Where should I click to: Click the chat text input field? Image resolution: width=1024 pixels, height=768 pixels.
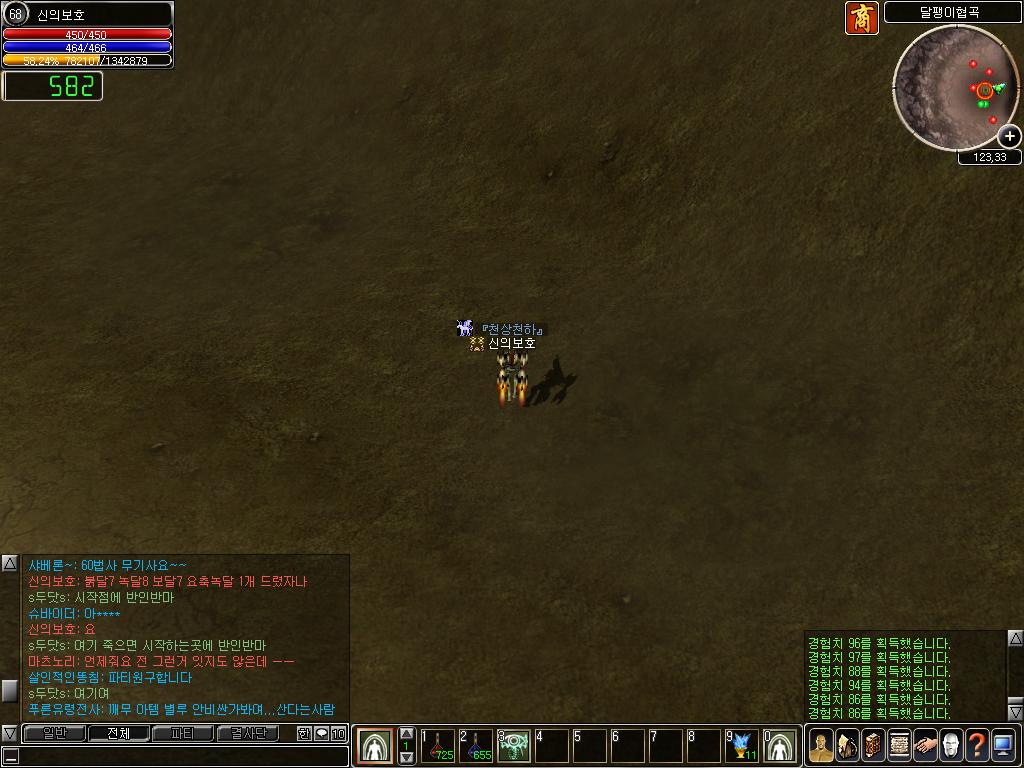point(180,757)
